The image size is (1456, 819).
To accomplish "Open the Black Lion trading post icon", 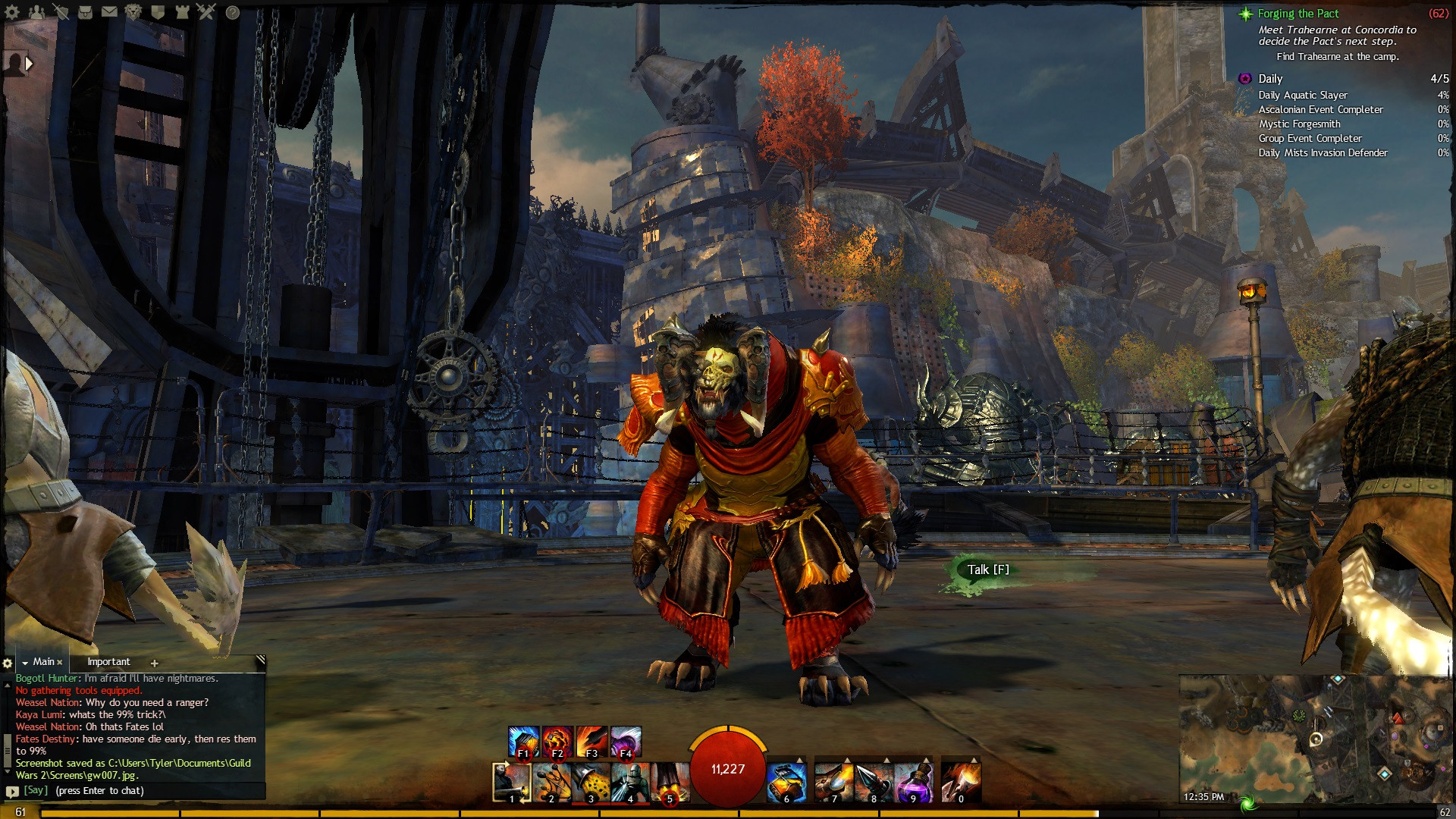I will (133, 11).
